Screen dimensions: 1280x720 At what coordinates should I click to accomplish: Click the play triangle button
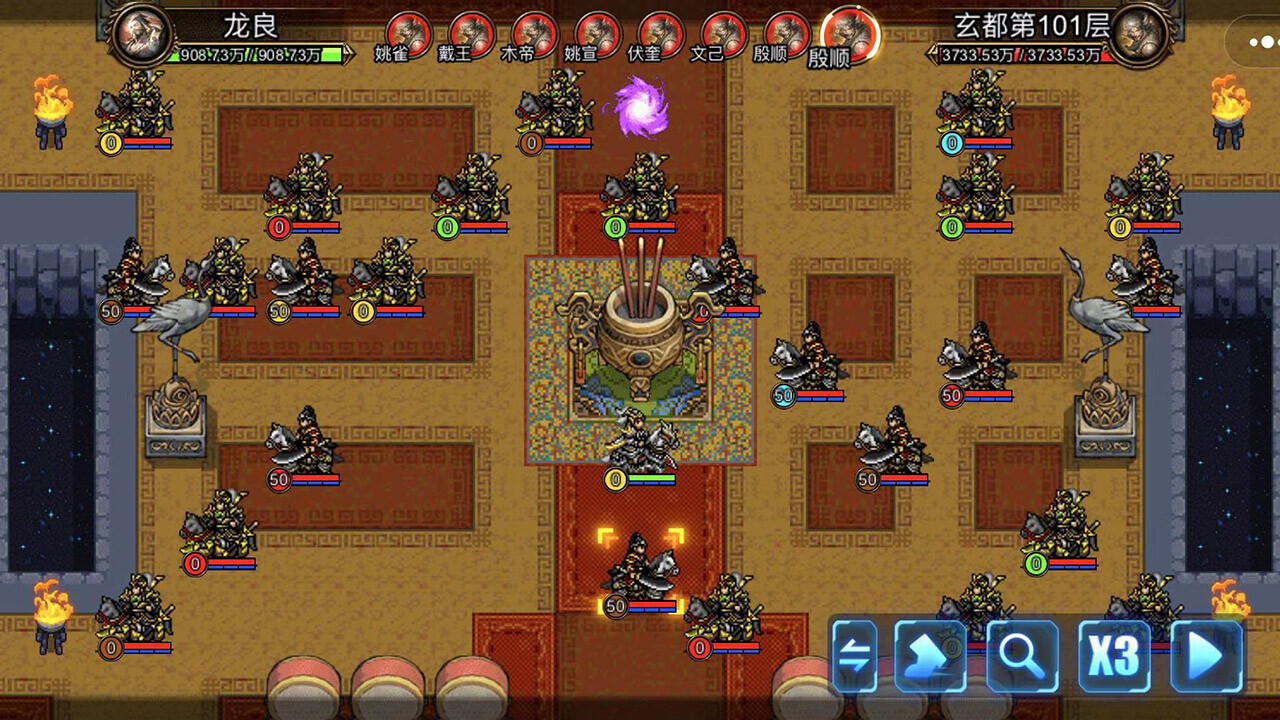[x=1206, y=657]
